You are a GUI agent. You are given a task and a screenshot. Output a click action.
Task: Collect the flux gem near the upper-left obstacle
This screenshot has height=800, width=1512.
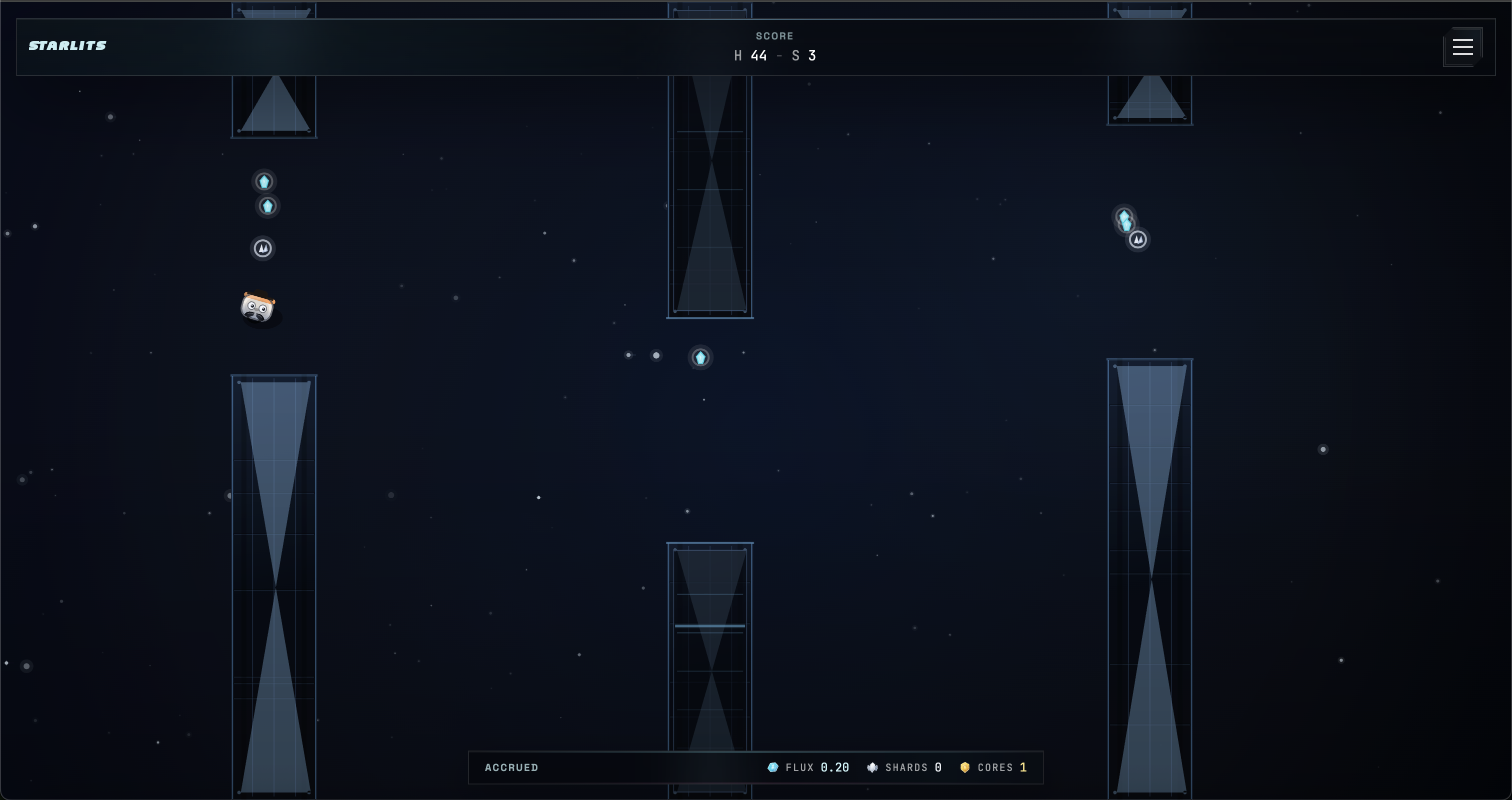pyautogui.click(x=264, y=182)
